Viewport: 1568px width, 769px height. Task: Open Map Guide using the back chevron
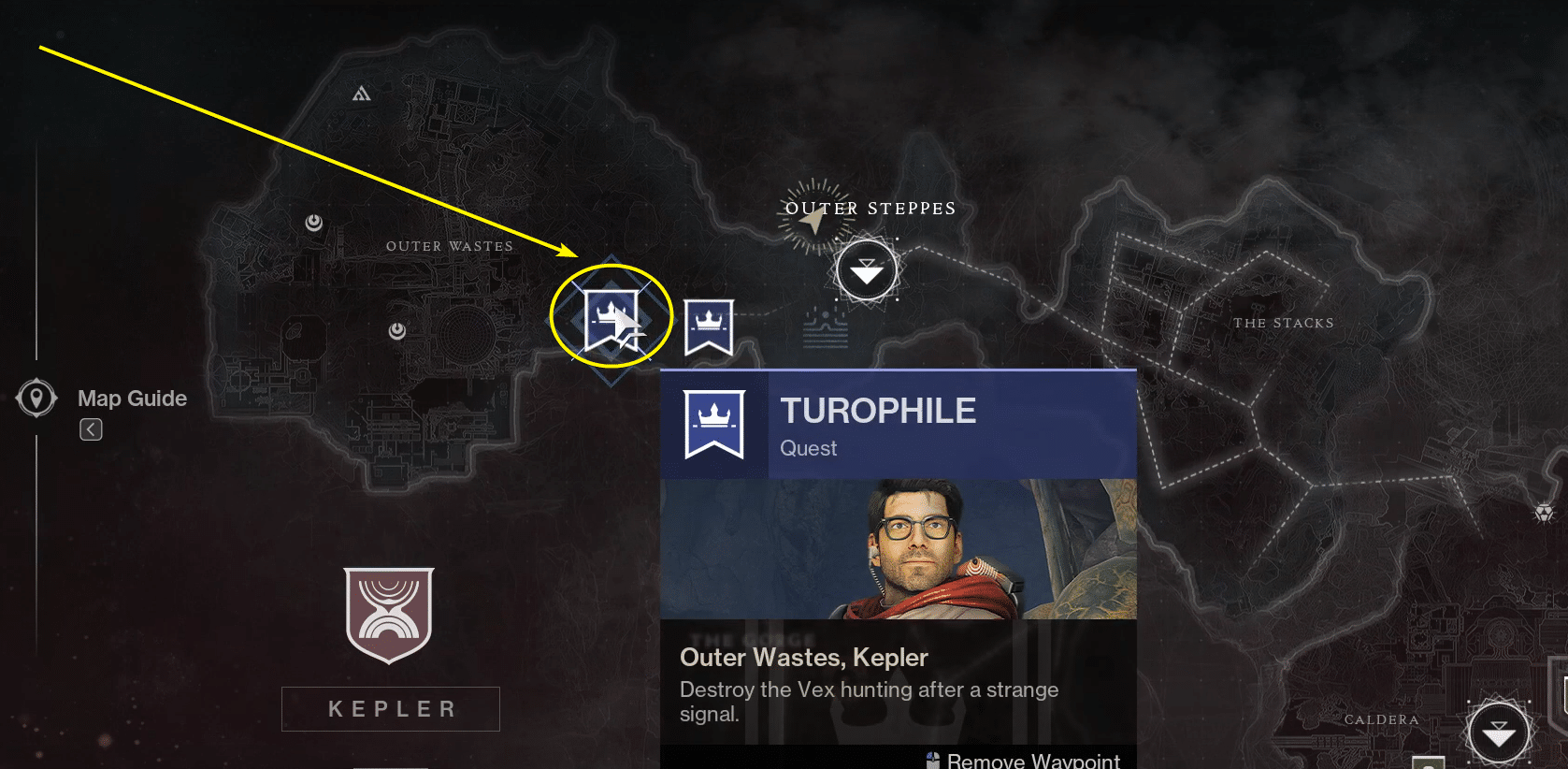click(90, 428)
